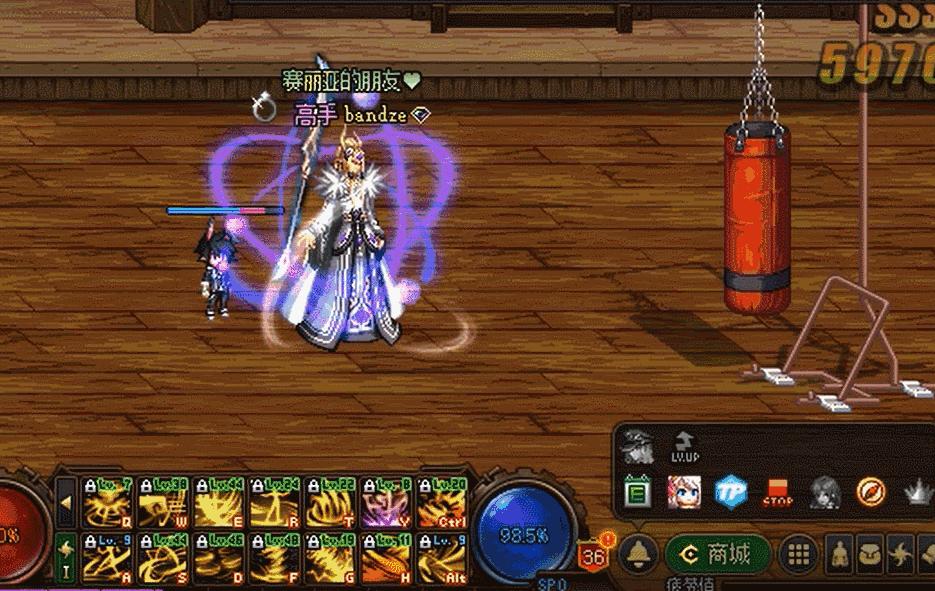Open the 商城 shop button

(720, 554)
